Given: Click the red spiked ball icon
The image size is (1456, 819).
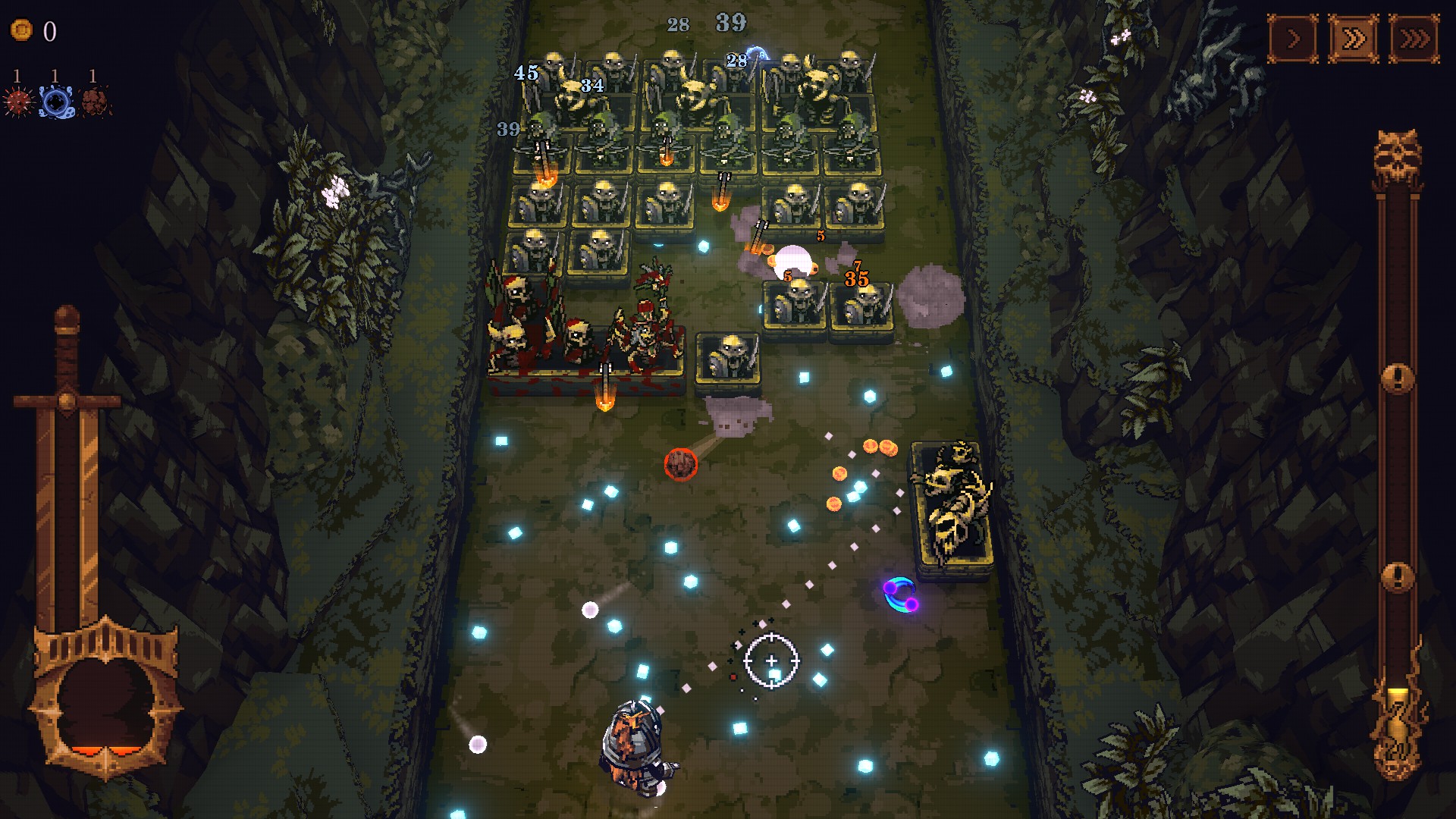Looking at the screenshot, I should pyautogui.click(x=19, y=101).
